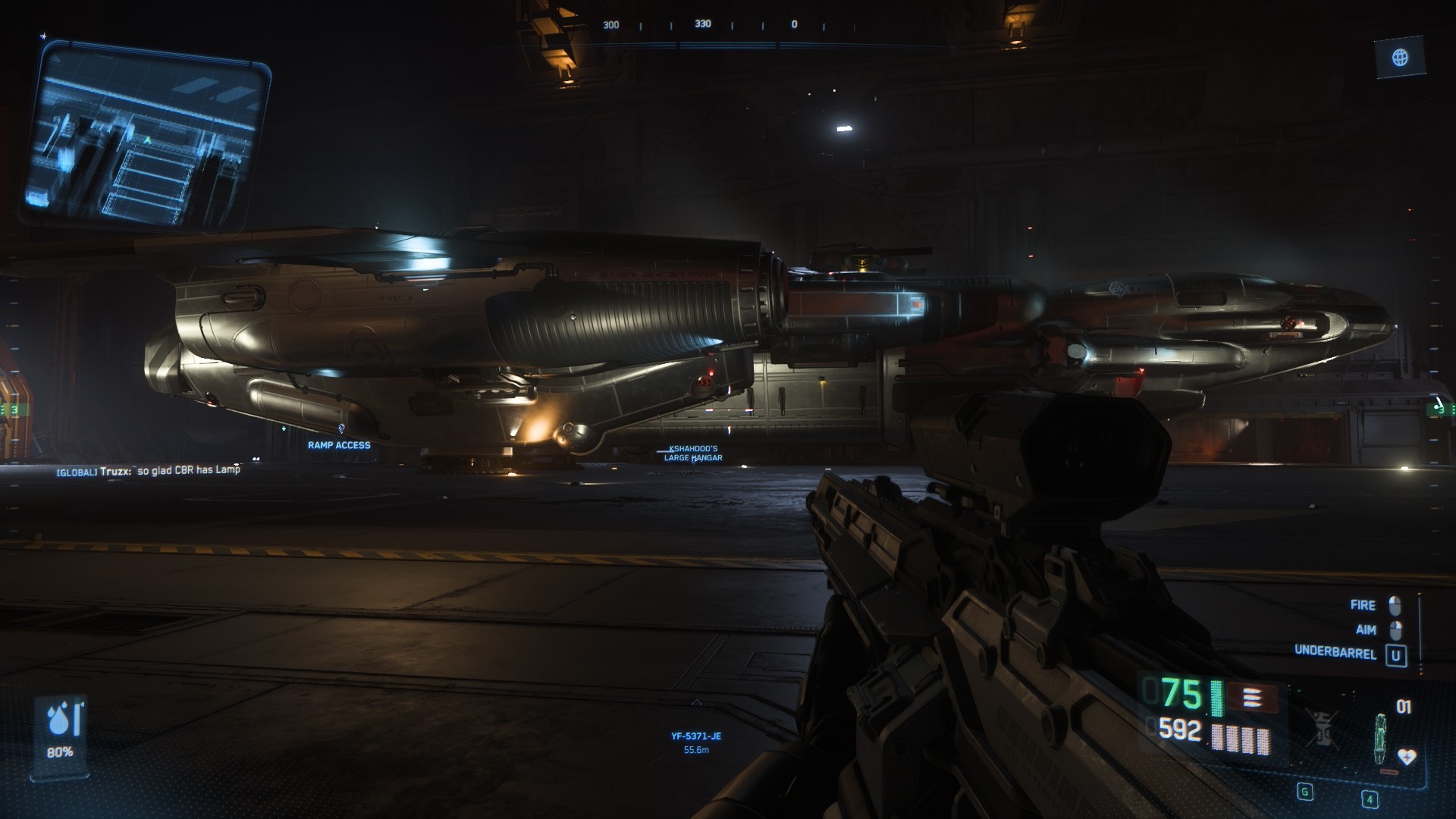Select the hydration status icon

[x=61, y=722]
